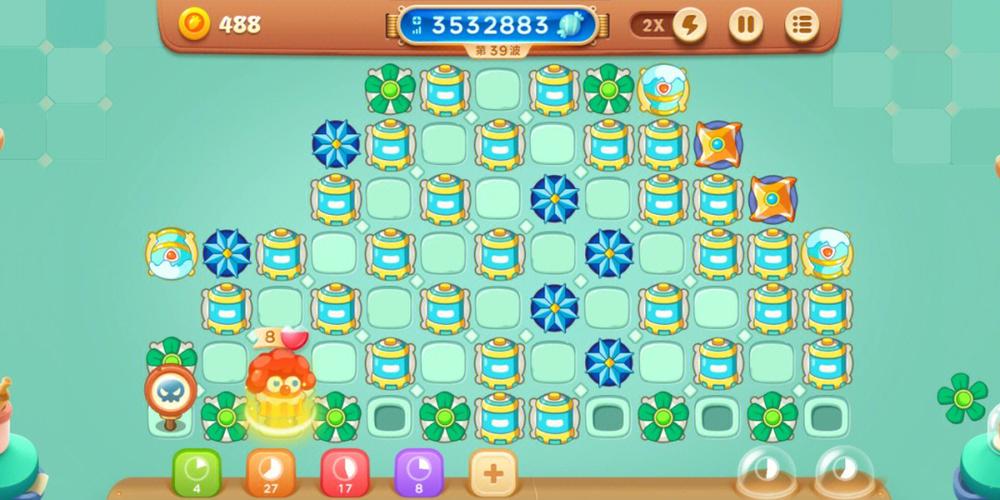
Task: Select the green timer item with count 4
Action: click(197, 471)
